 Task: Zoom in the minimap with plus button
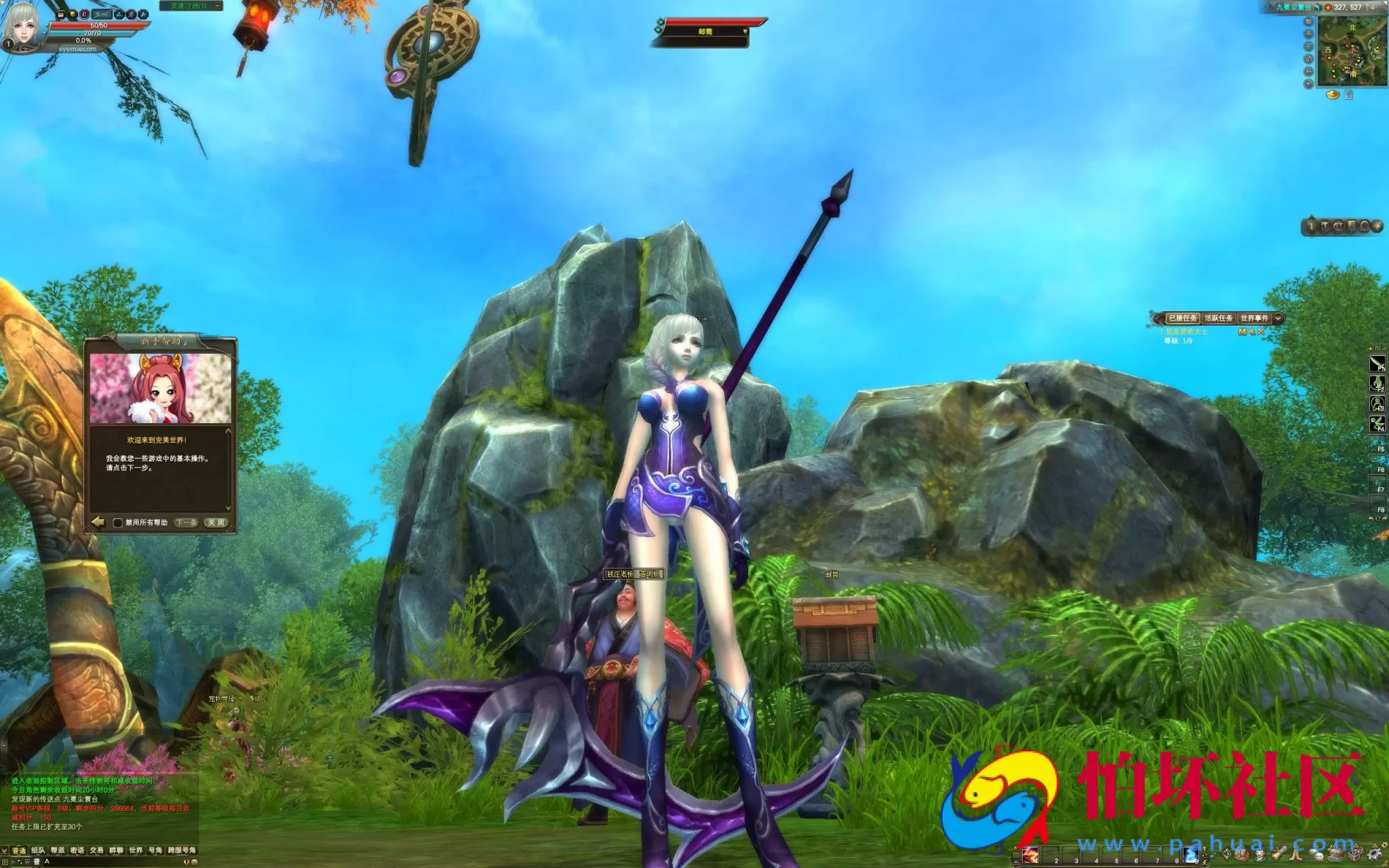coord(1308,34)
